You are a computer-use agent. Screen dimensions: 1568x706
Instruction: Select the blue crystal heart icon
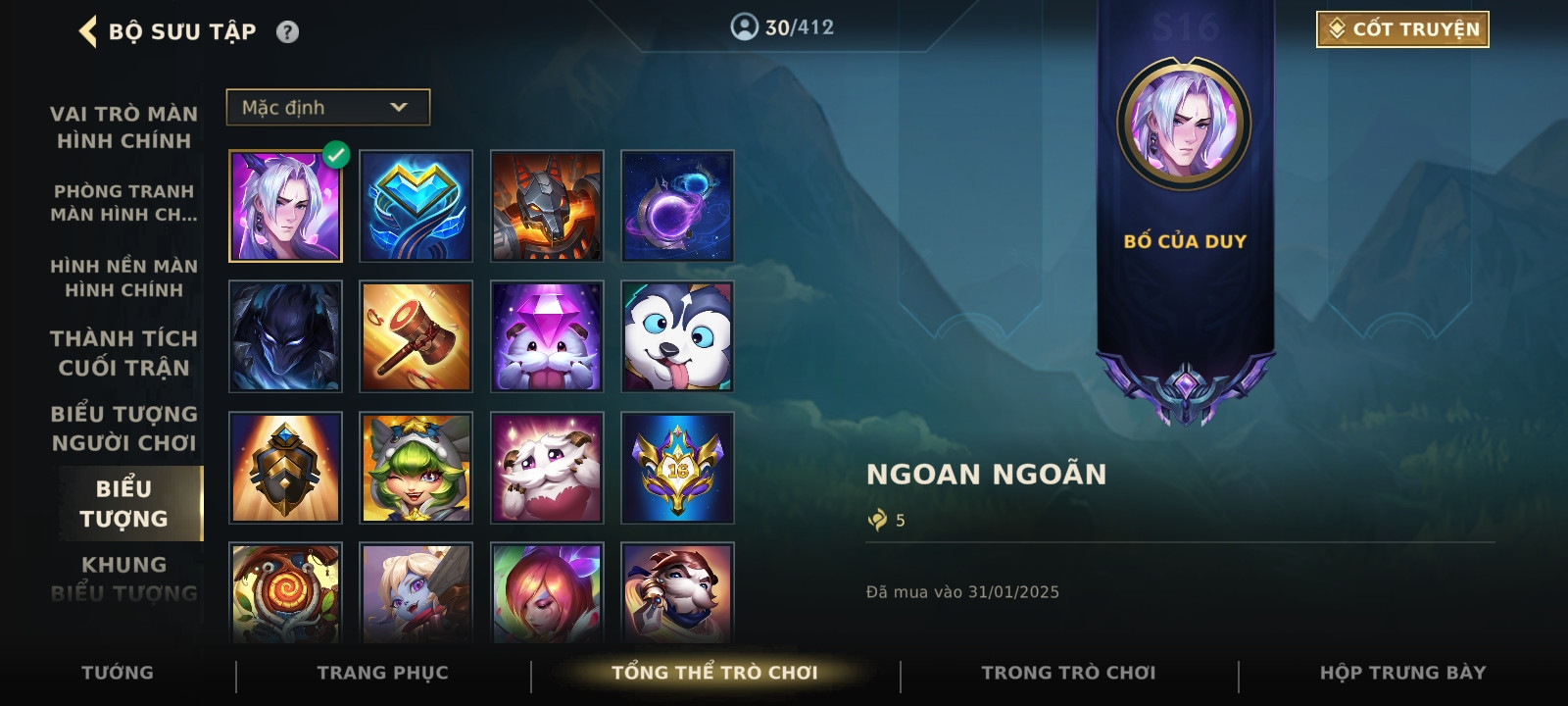pos(416,206)
